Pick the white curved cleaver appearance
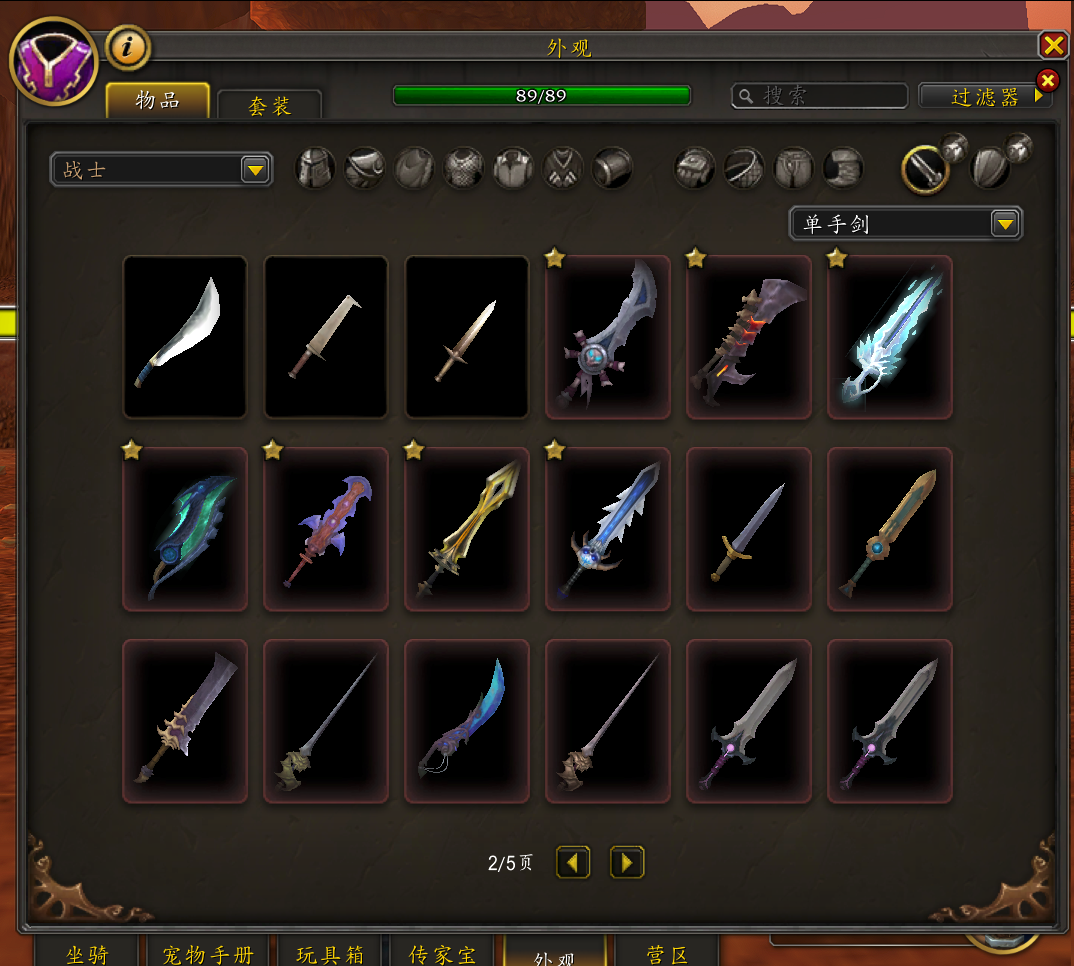The height and width of the screenshot is (966, 1074). coord(185,336)
